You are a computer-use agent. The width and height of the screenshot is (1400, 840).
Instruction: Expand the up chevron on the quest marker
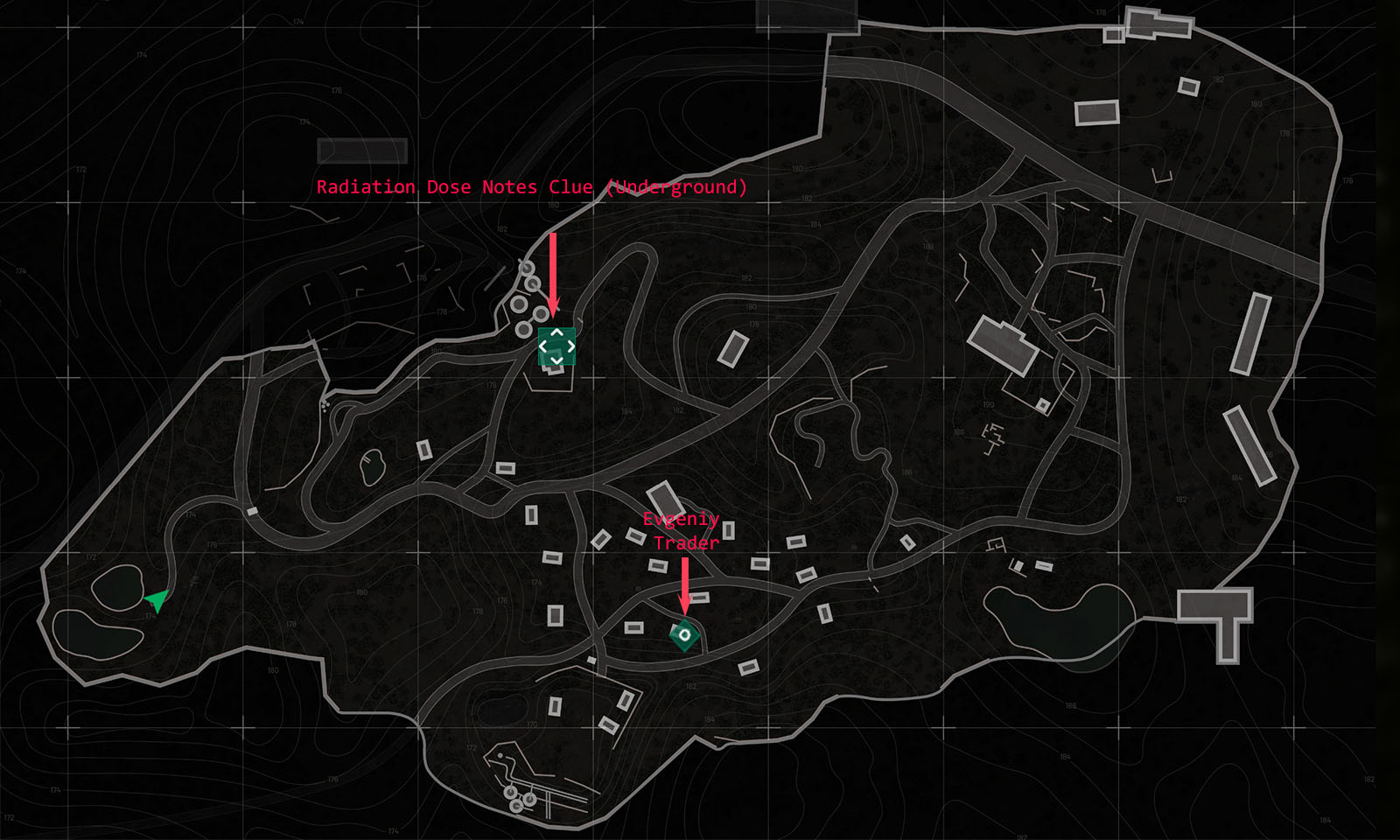point(557,332)
